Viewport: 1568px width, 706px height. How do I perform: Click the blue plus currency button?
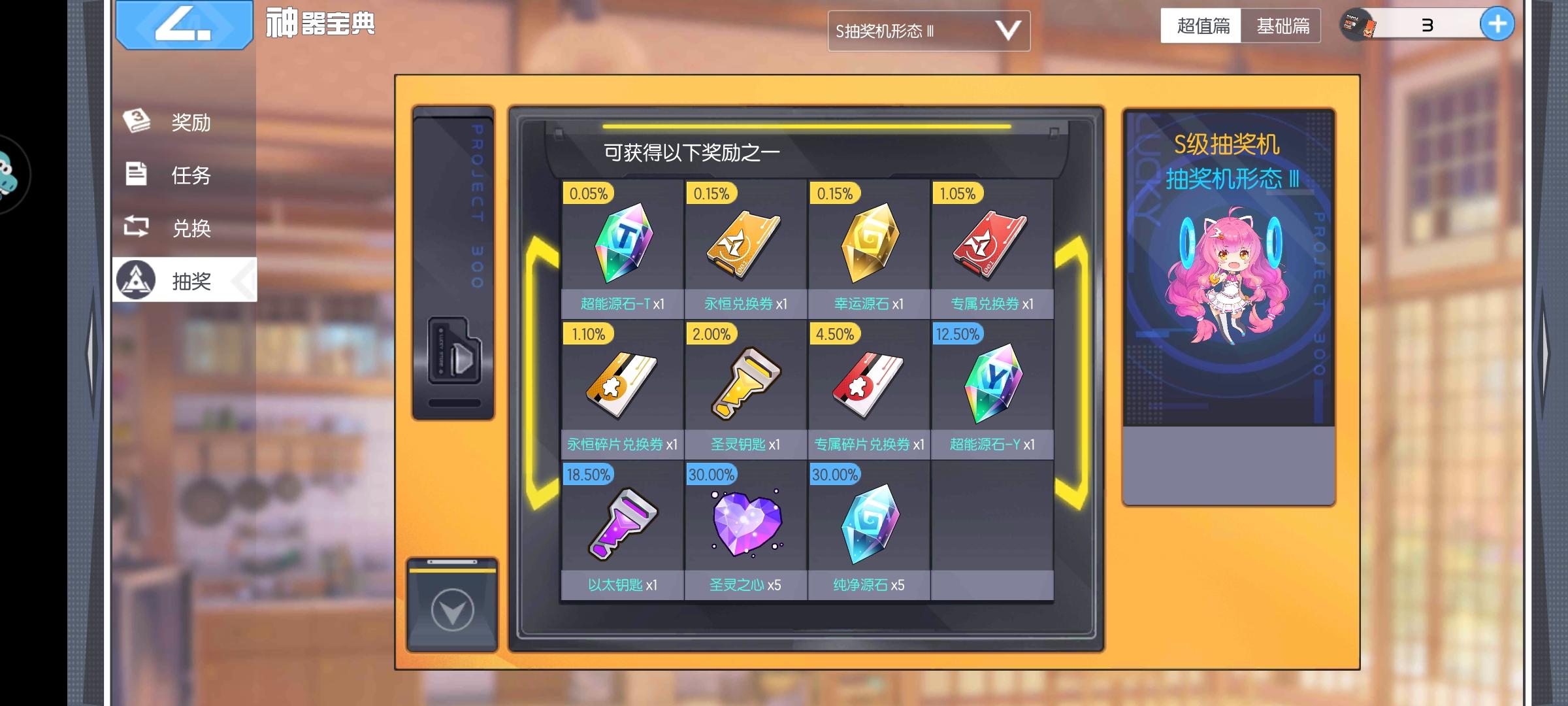pos(1496,24)
